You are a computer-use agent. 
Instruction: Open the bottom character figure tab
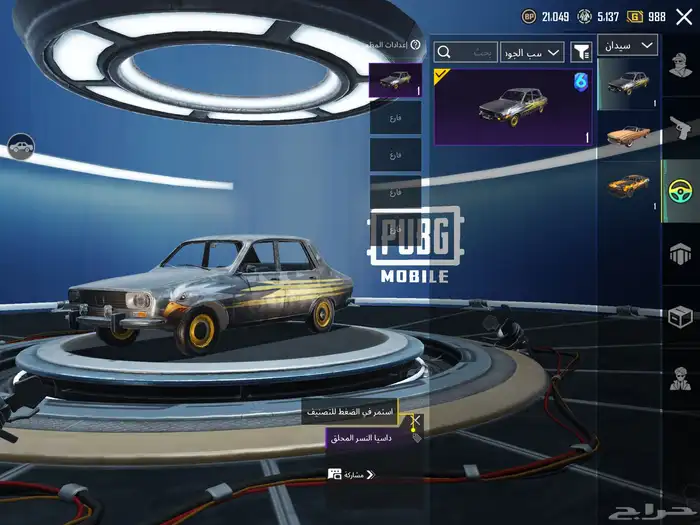pyautogui.click(x=681, y=380)
